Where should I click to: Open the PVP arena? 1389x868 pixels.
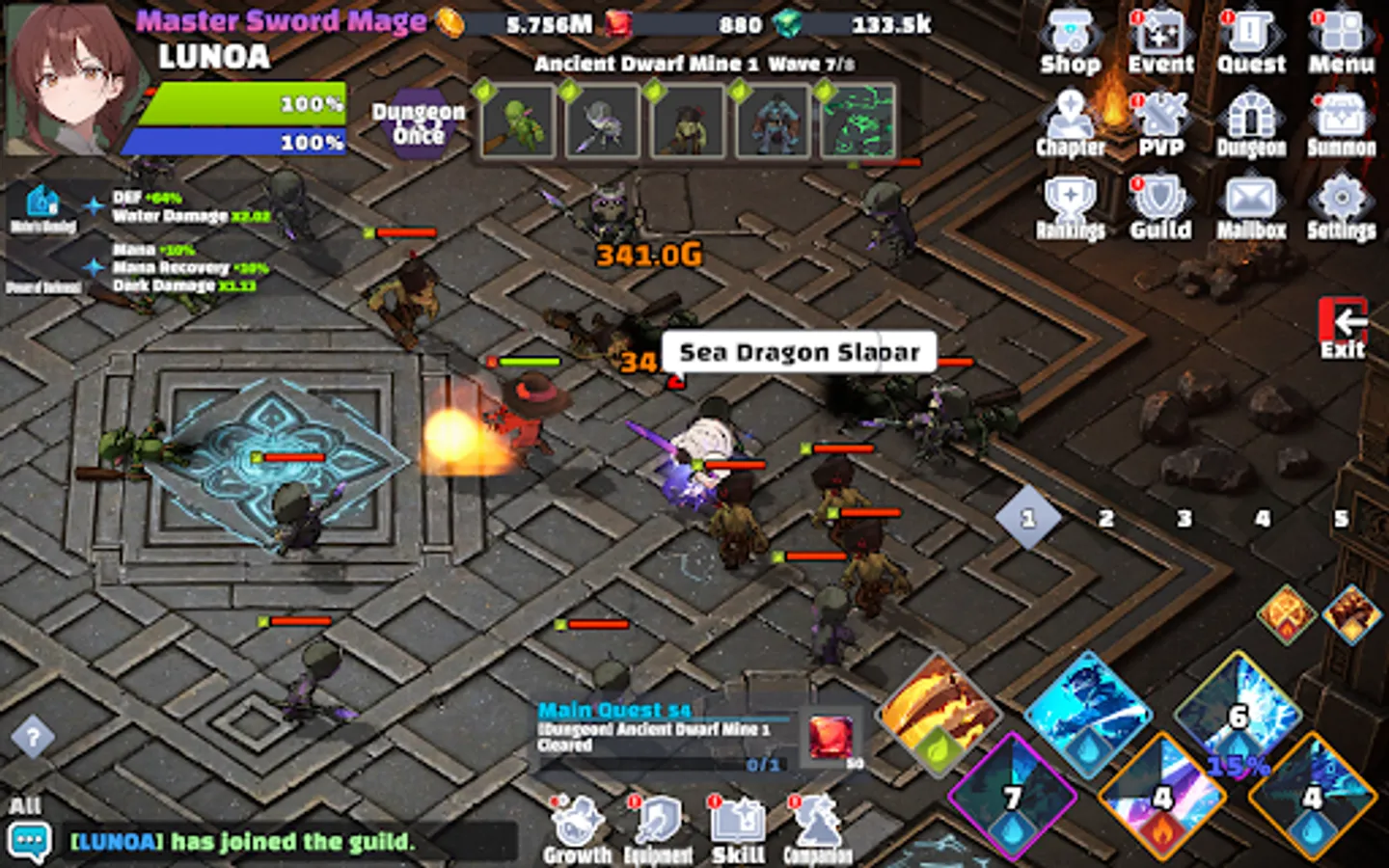pyautogui.click(x=1162, y=116)
